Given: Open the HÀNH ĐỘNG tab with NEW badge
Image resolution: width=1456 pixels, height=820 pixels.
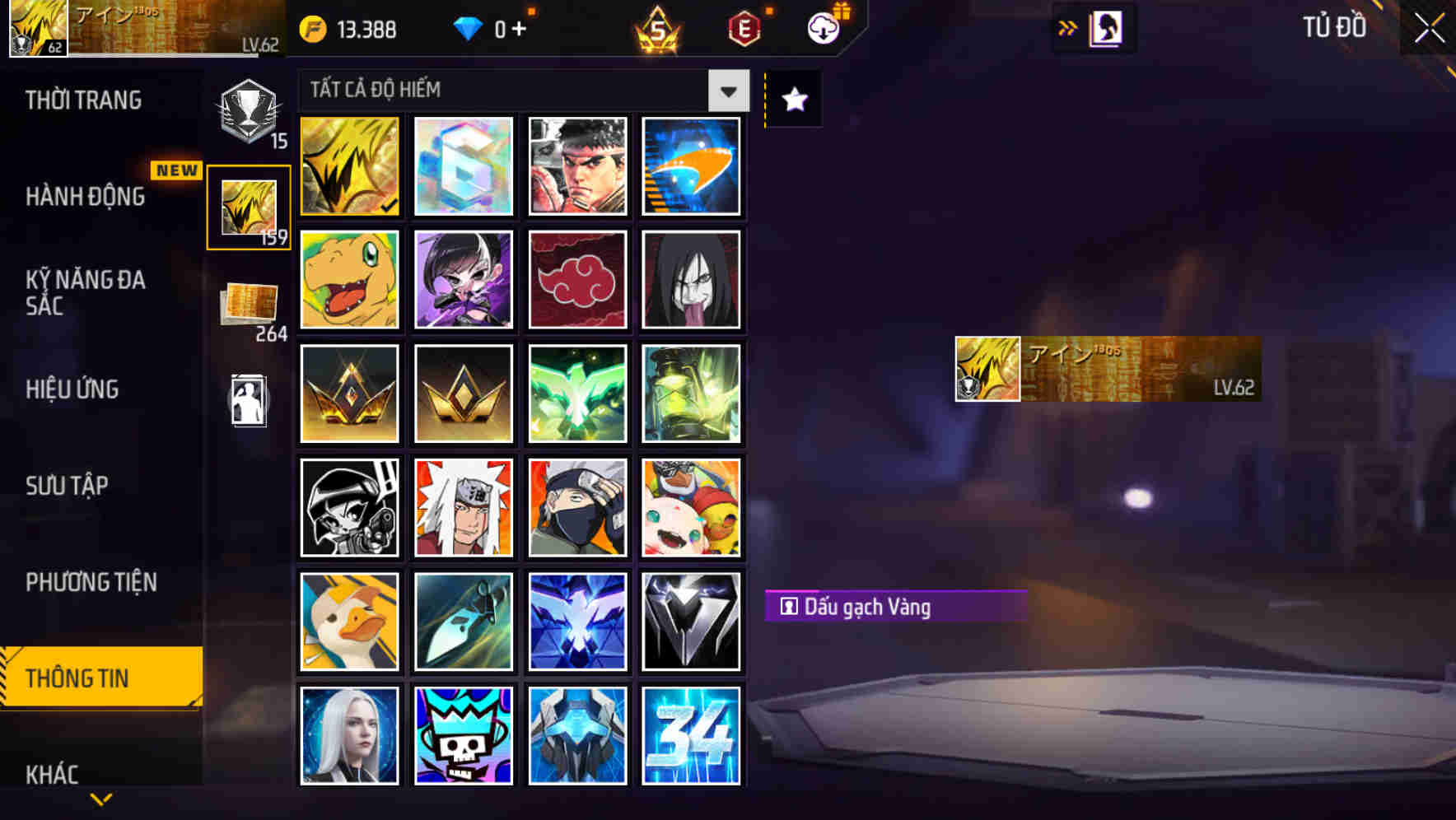Looking at the screenshot, I should click(x=85, y=198).
